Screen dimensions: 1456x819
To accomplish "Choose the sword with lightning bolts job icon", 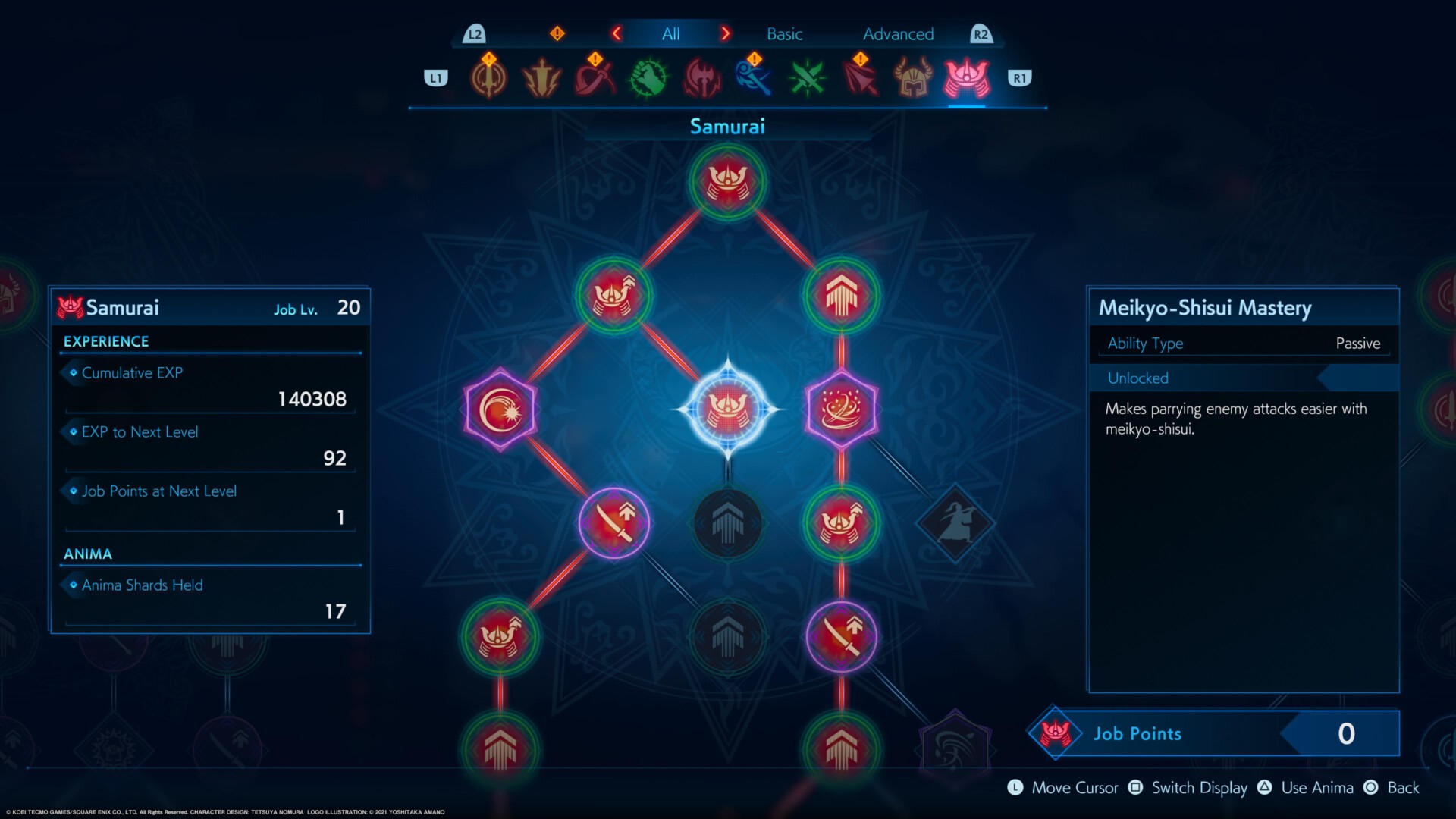I will click(x=541, y=79).
